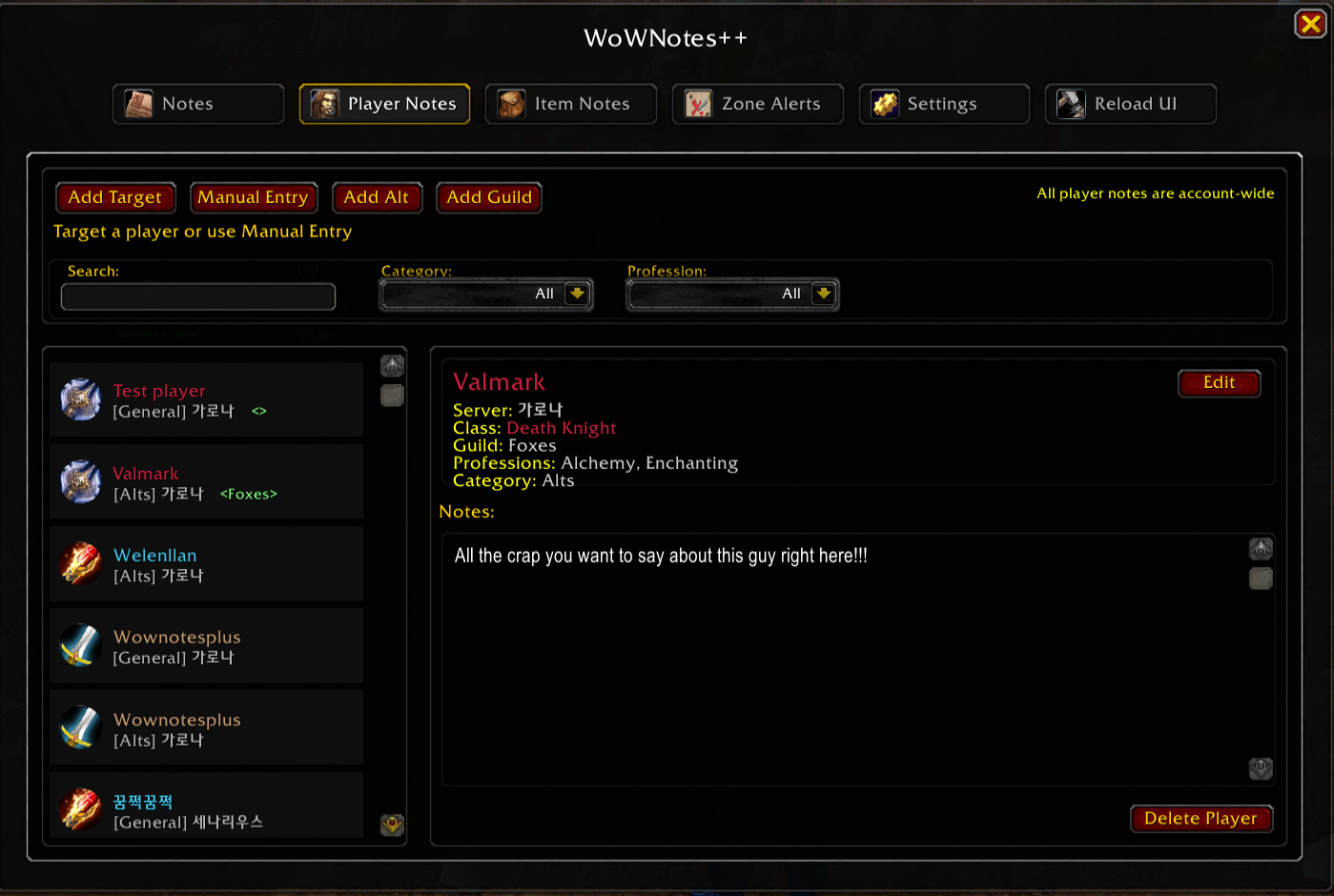The width and height of the screenshot is (1334, 896).
Task: Open the Profession dropdown
Action: point(824,294)
